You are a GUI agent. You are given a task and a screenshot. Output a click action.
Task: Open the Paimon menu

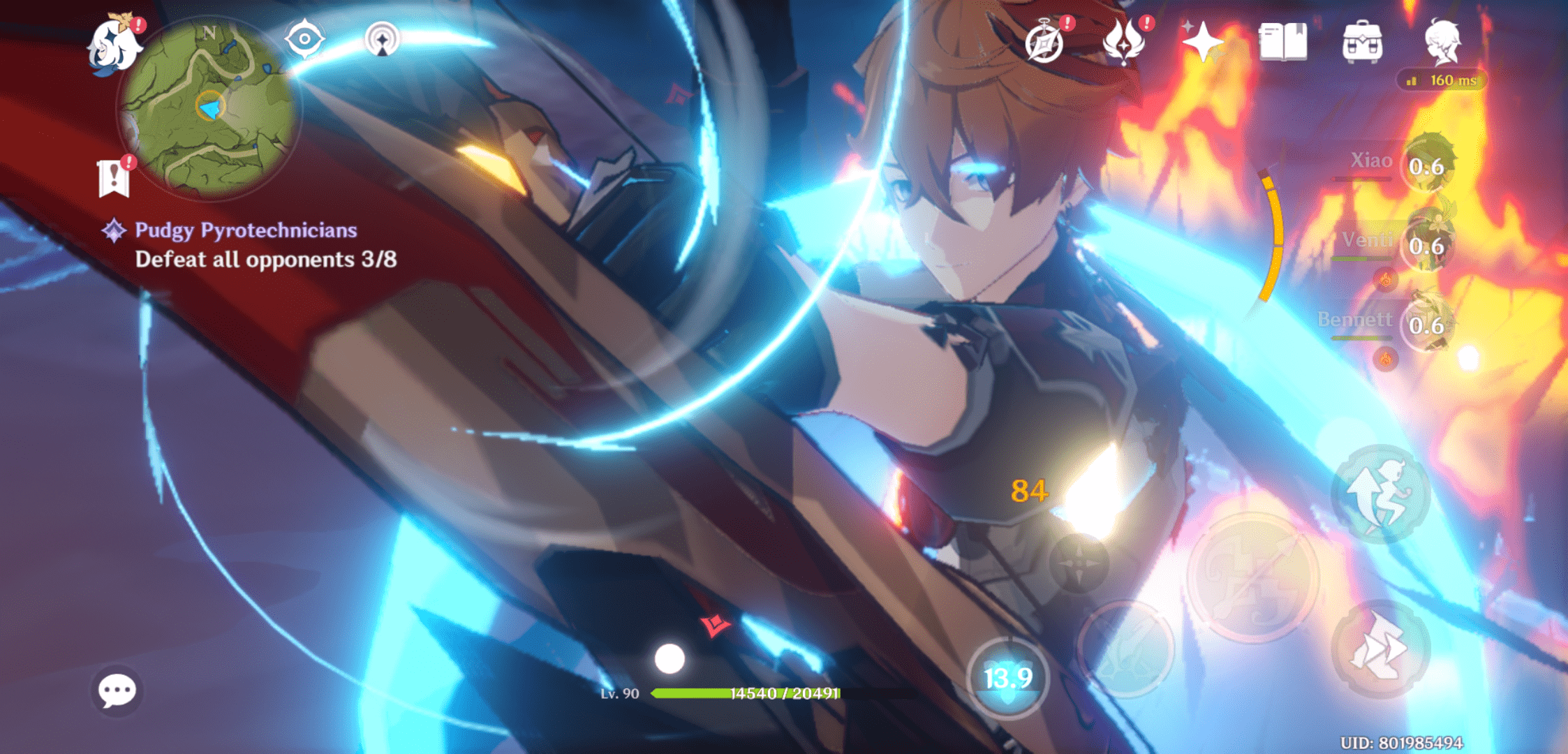[114, 45]
